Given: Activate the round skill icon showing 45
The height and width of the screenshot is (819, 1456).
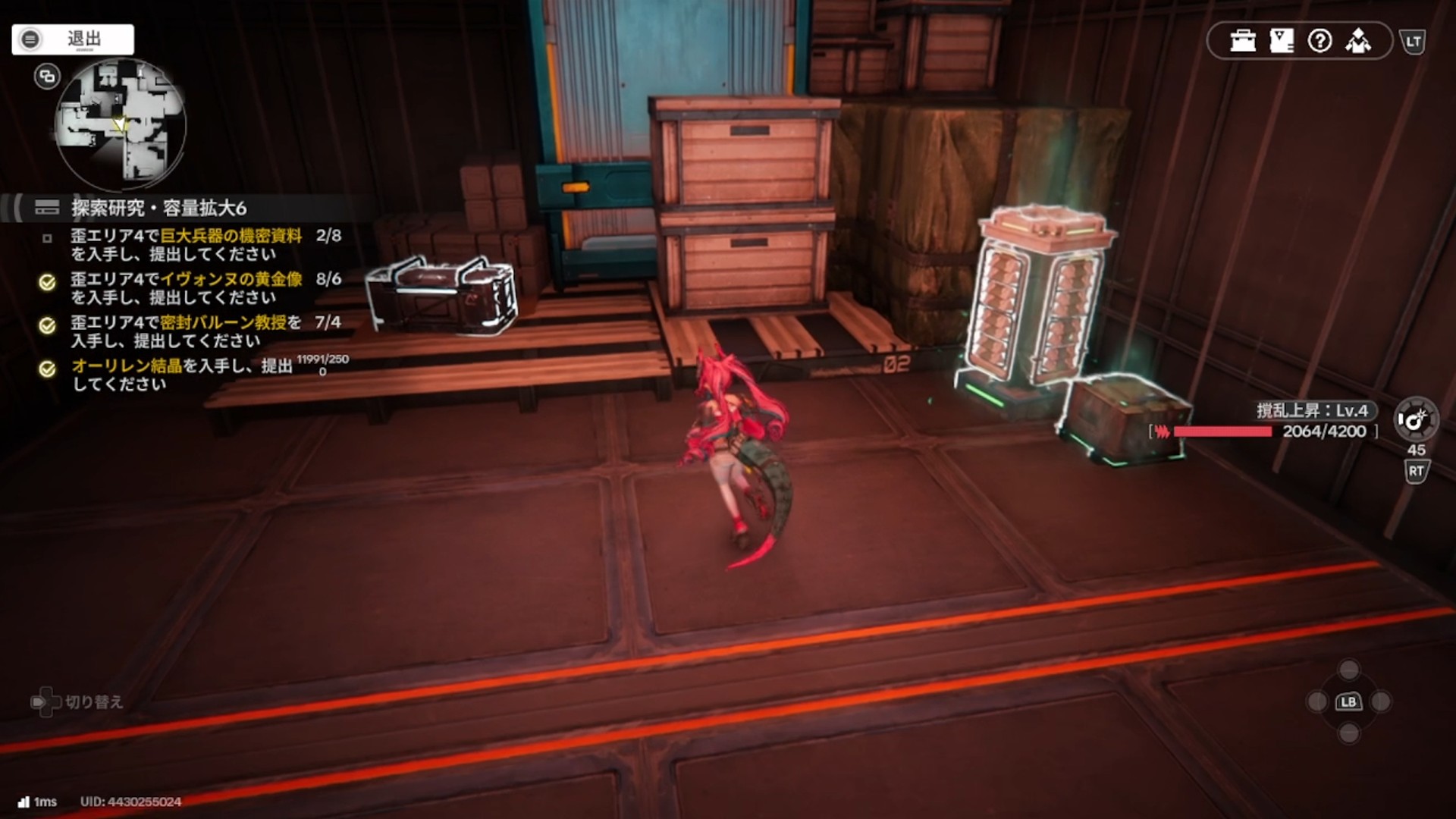Looking at the screenshot, I should click(x=1415, y=419).
